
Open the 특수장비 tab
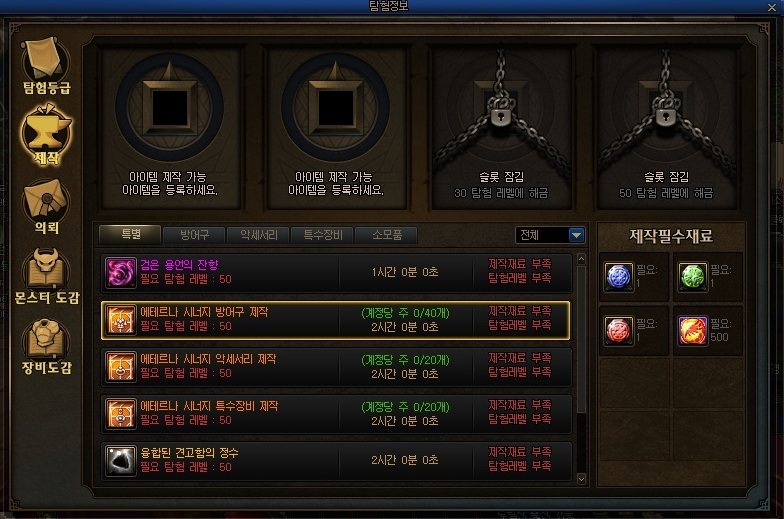[322, 235]
